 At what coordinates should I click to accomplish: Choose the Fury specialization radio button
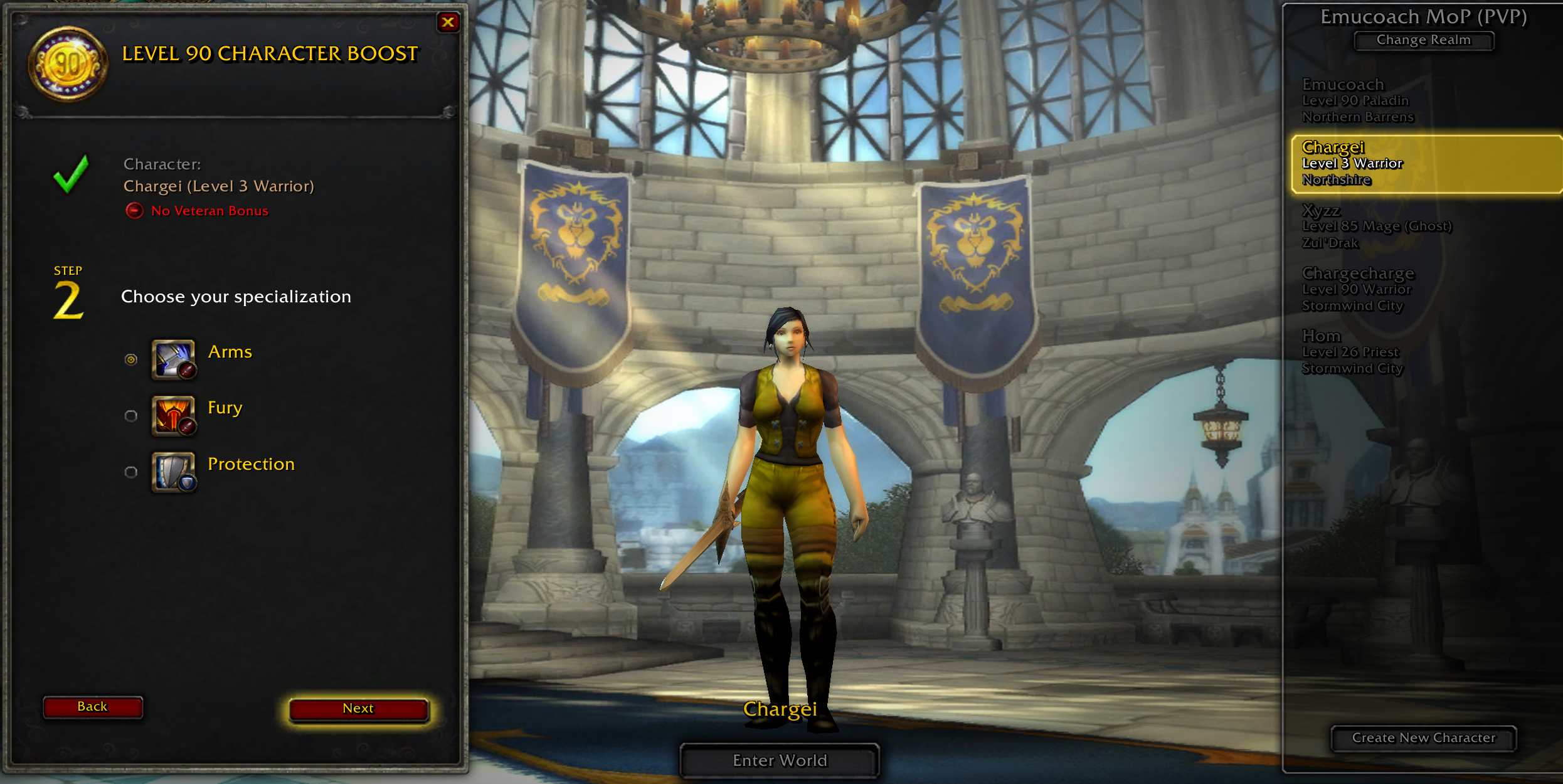[131, 416]
